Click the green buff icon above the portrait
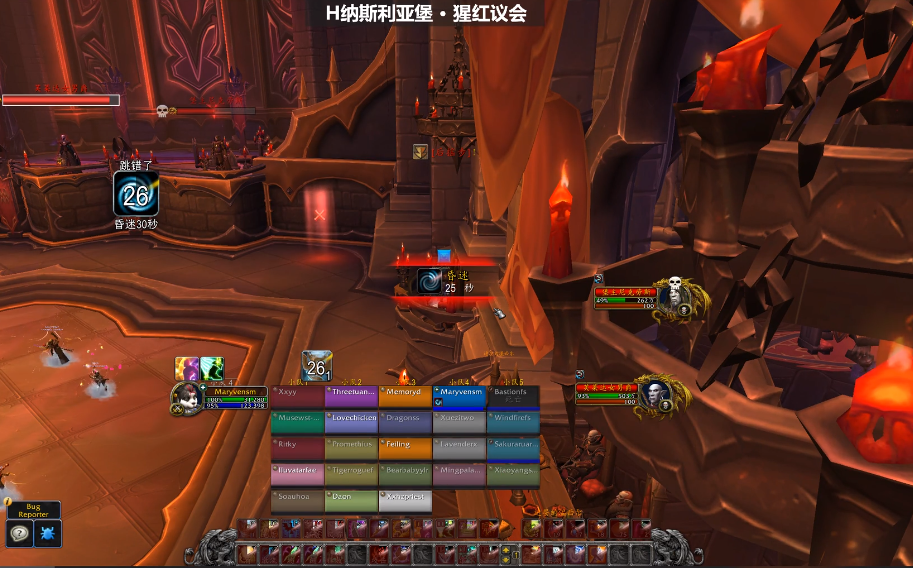The height and width of the screenshot is (568, 913). 211,368
